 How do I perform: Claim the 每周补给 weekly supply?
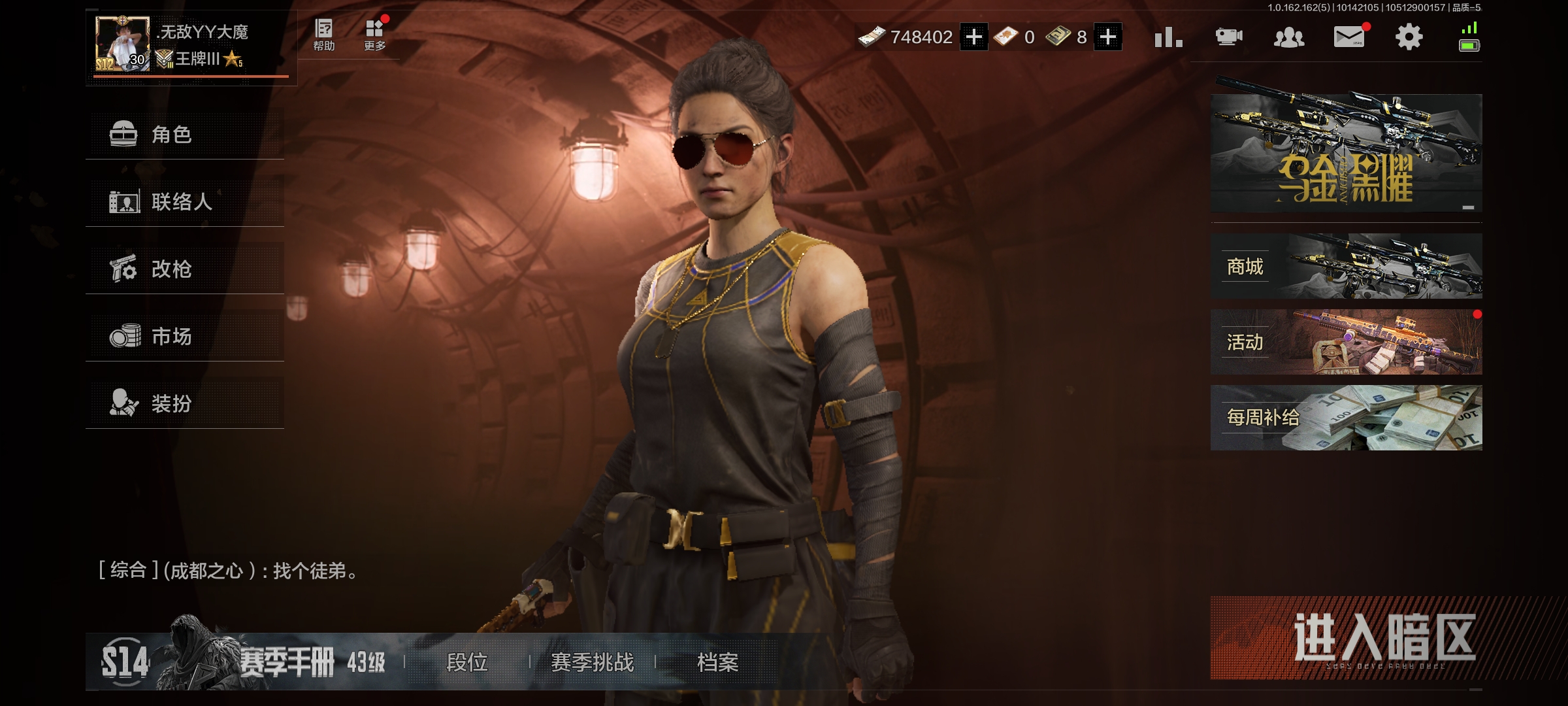click(1346, 418)
